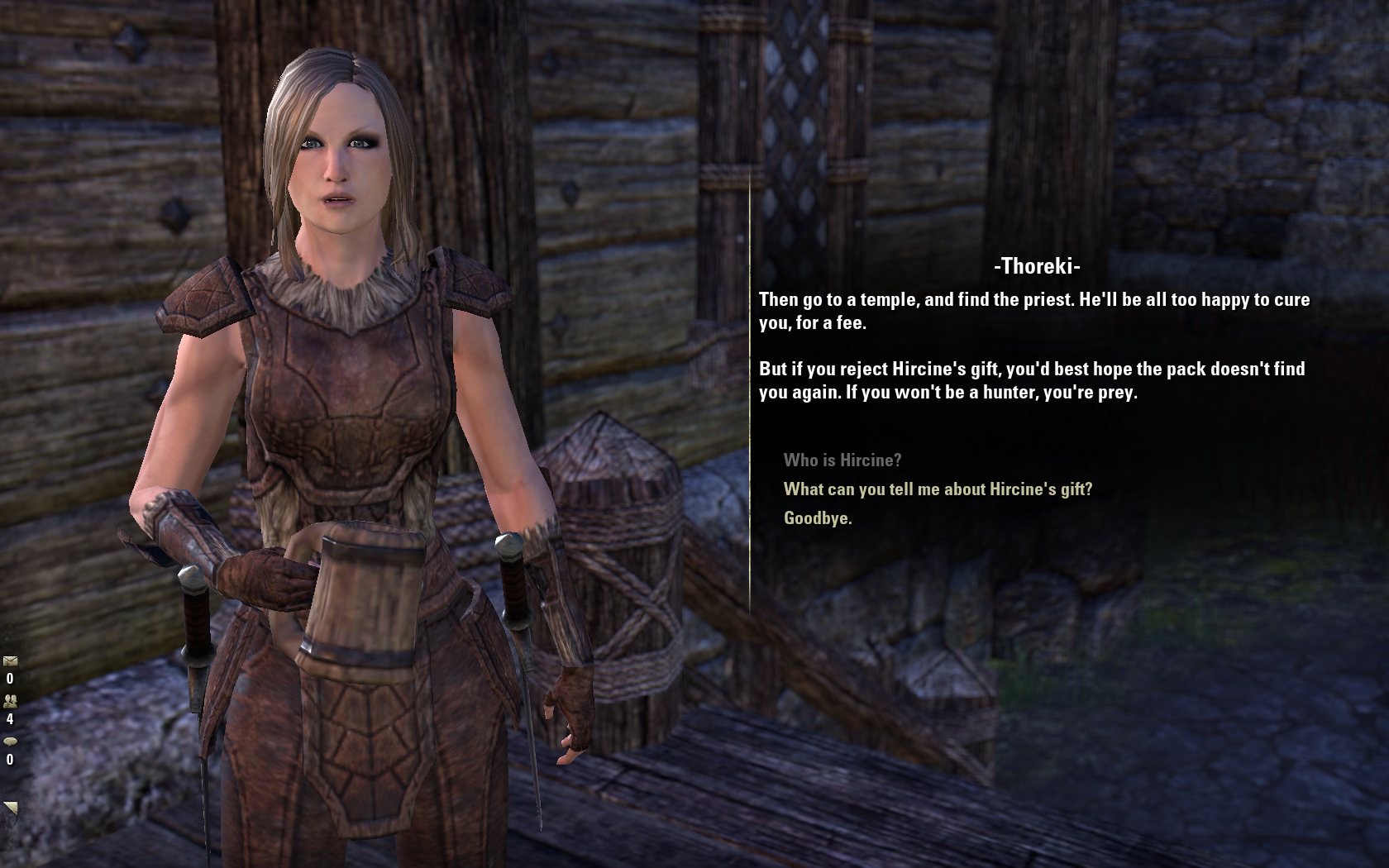
Task: Choose Goodbye to end the conversation
Action: coord(817,518)
